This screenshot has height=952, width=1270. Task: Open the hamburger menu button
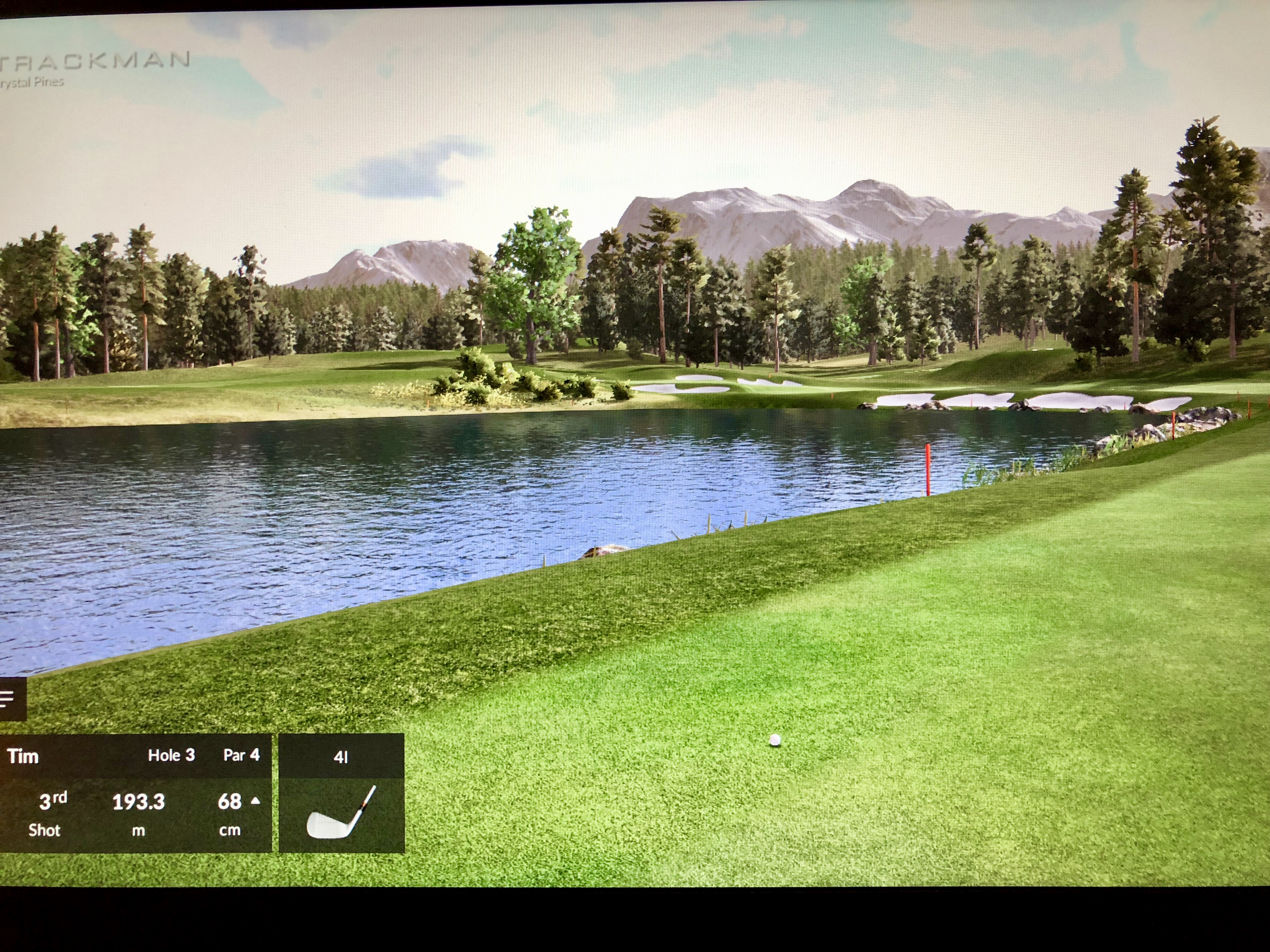[8, 698]
